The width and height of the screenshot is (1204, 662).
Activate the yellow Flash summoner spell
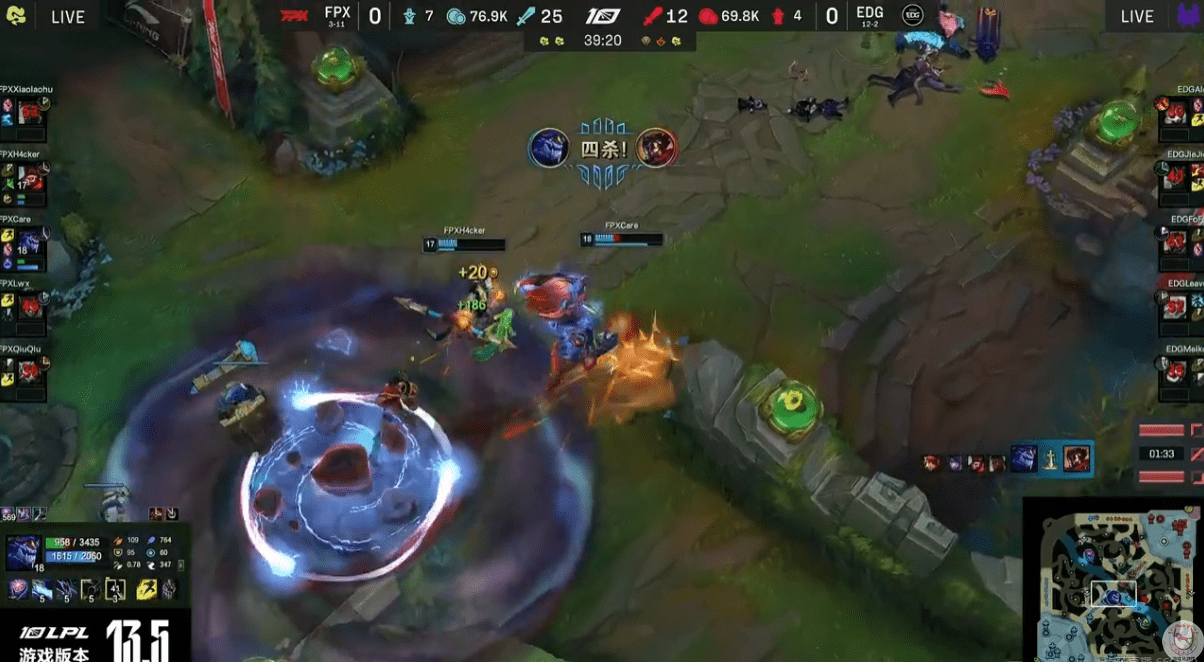145,590
